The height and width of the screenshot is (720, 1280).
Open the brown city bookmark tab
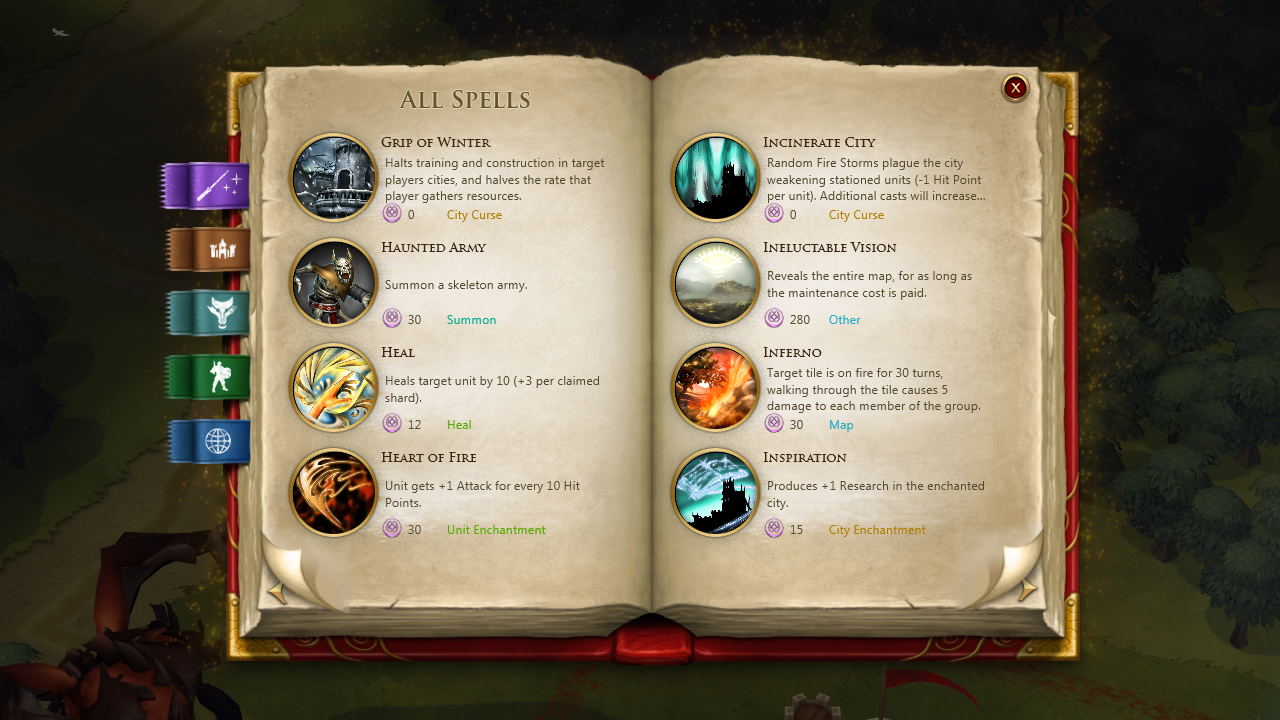pos(210,250)
